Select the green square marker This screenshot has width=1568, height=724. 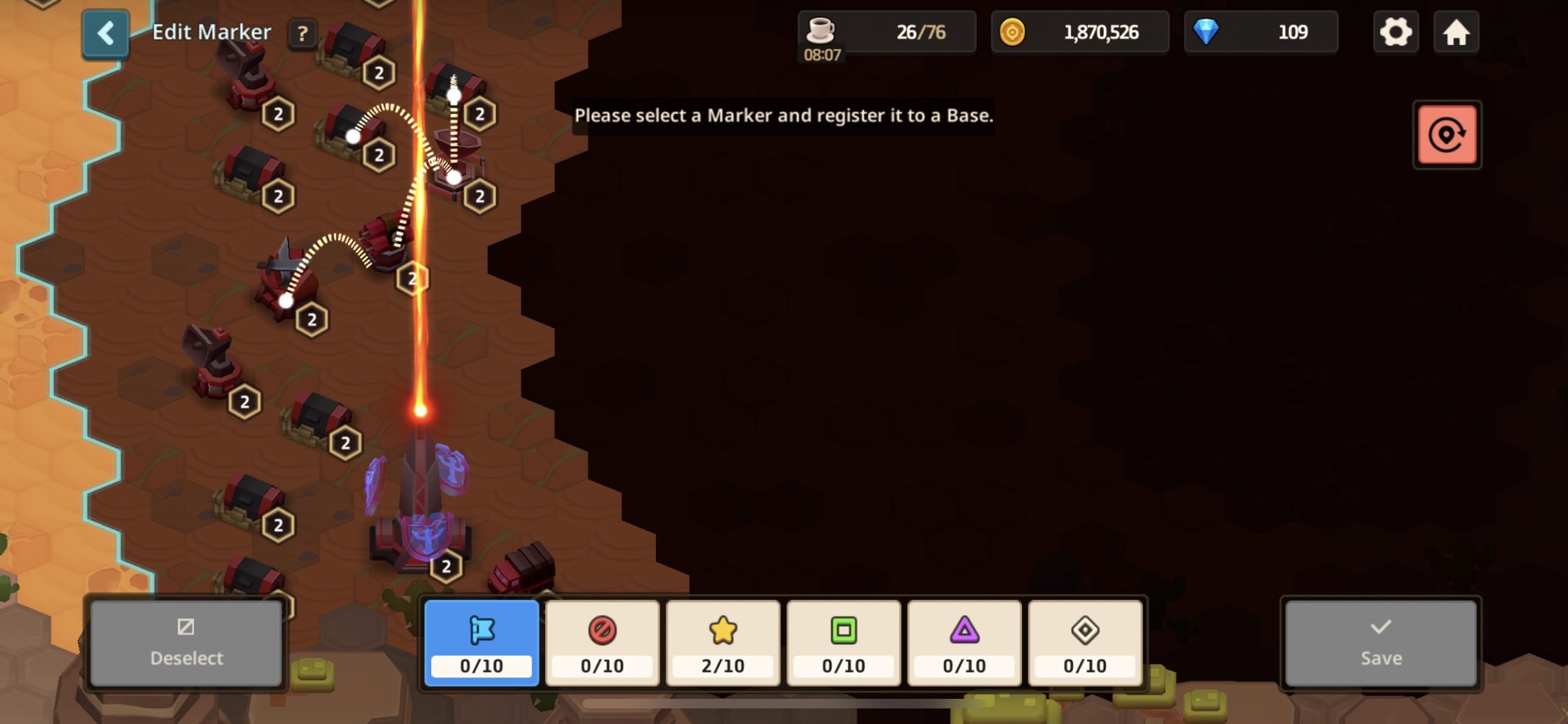point(844,642)
